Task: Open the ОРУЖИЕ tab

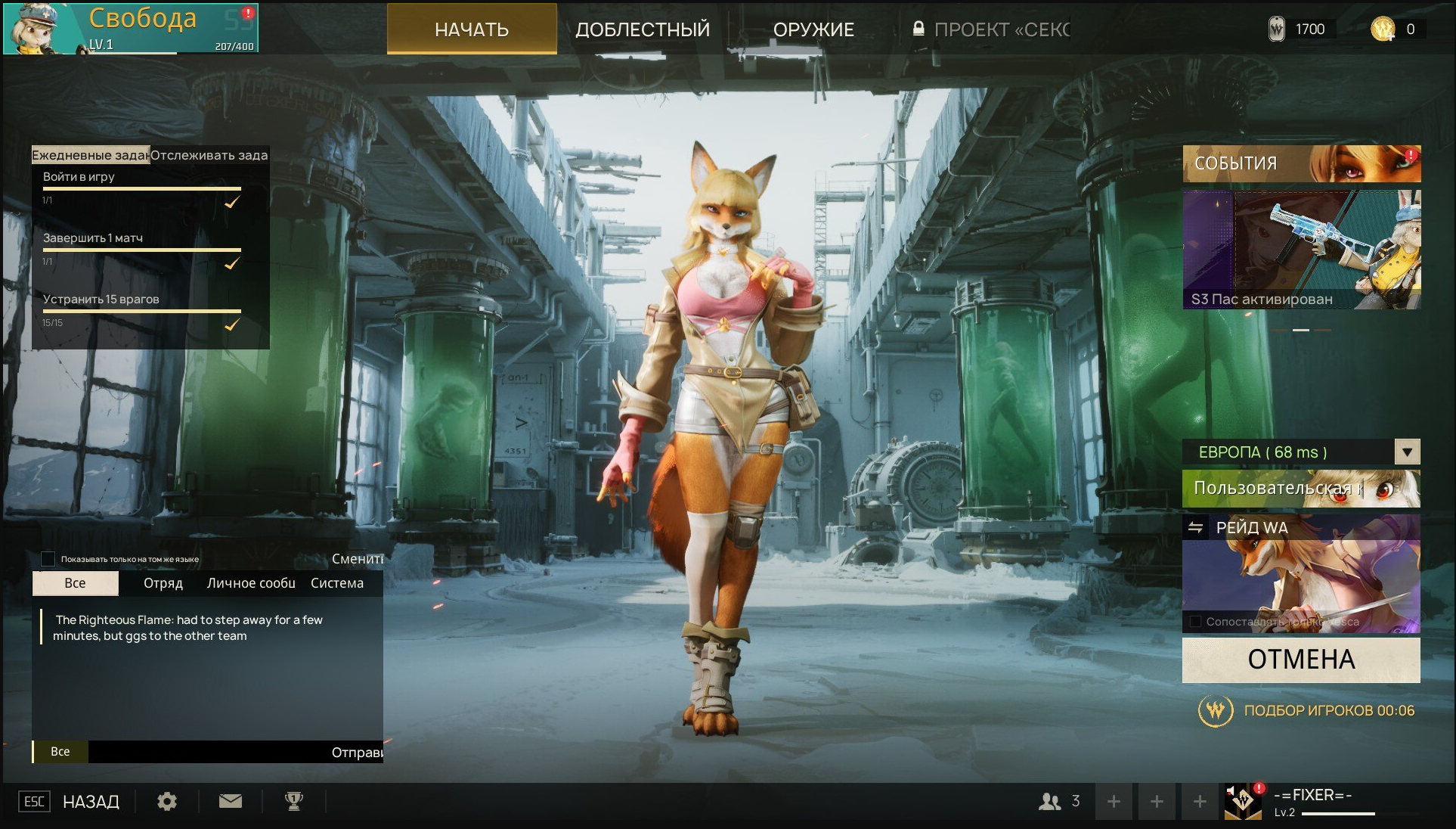Action: click(x=813, y=29)
